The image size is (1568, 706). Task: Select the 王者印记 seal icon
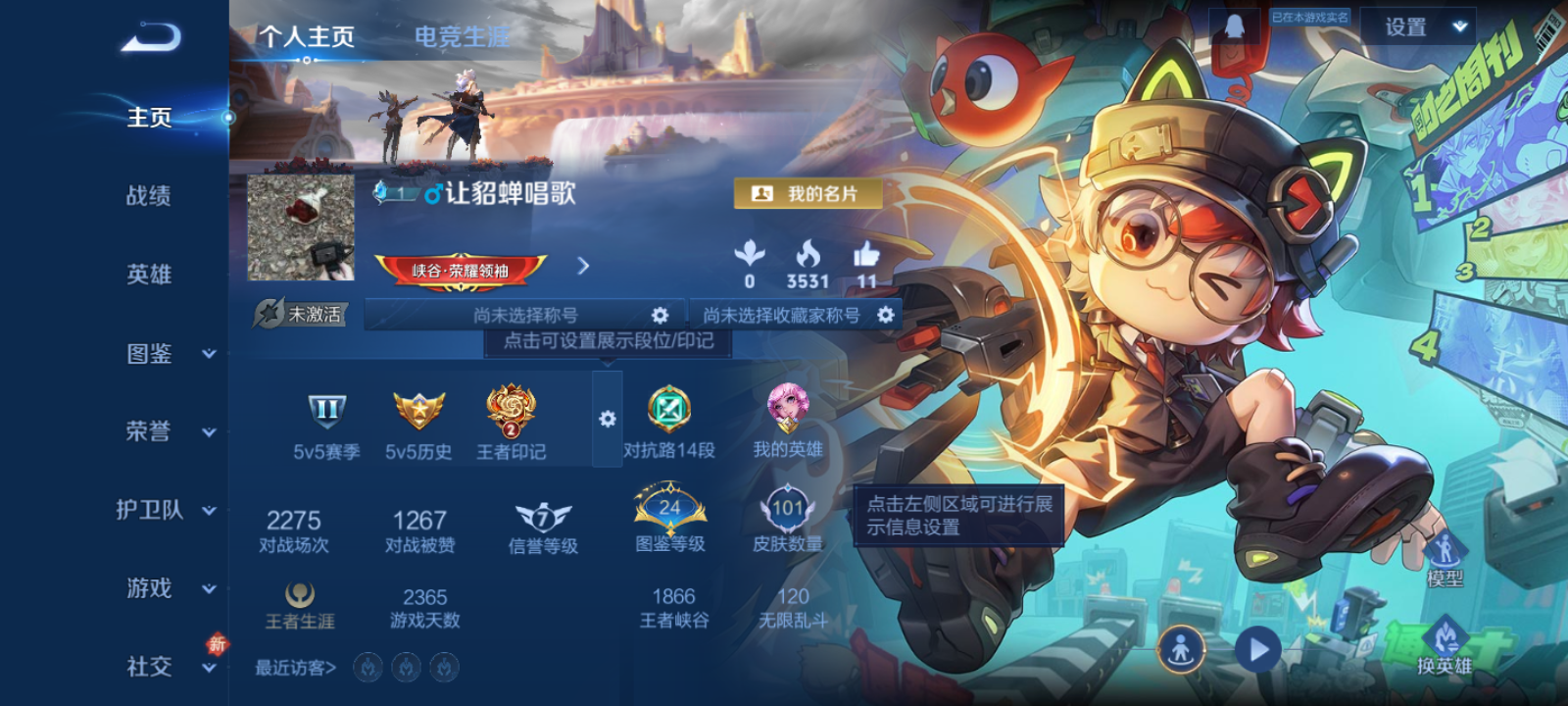[x=512, y=413]
